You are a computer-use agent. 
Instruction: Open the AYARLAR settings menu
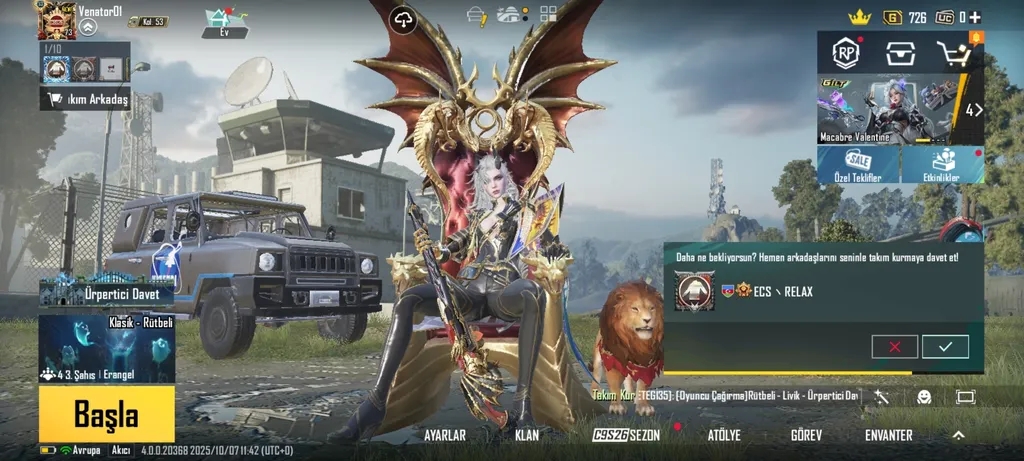tap(445, 436)
